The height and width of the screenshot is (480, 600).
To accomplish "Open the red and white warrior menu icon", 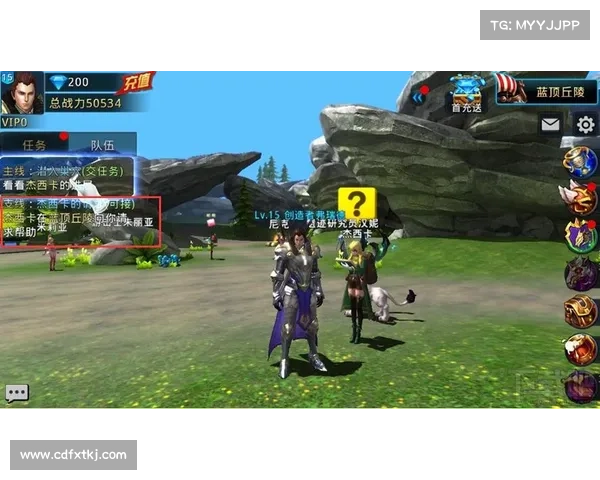I will (x=580, y=349).
